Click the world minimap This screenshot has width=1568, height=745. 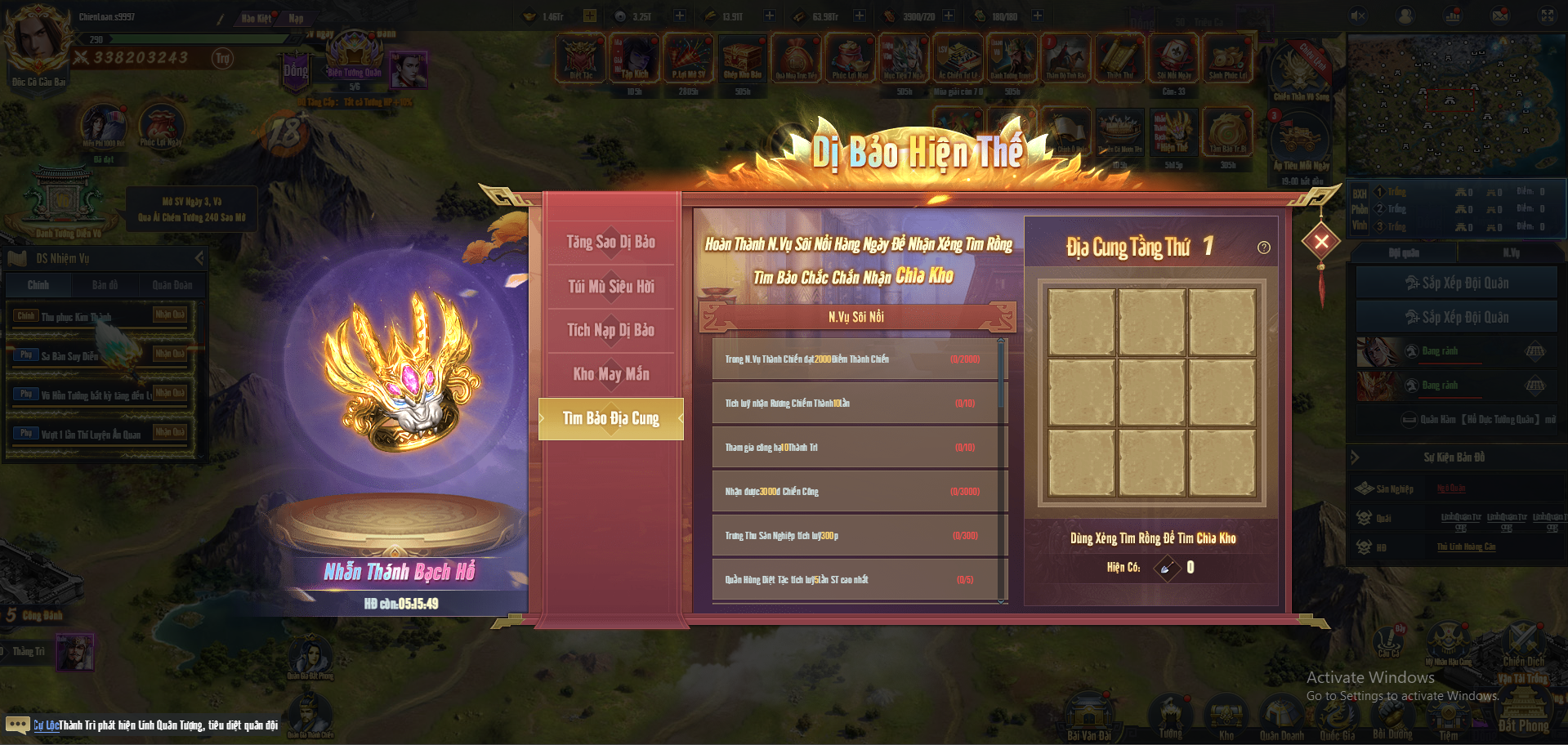click(1454, 106)
